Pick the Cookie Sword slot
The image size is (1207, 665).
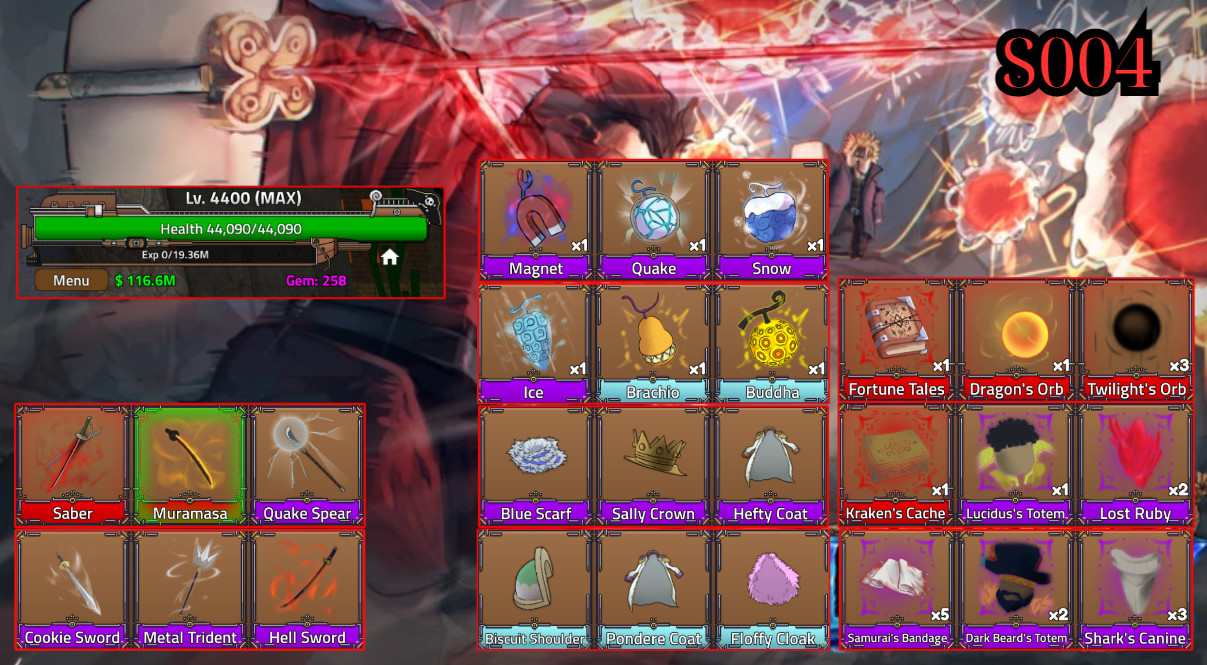click(x=72, y=588)
